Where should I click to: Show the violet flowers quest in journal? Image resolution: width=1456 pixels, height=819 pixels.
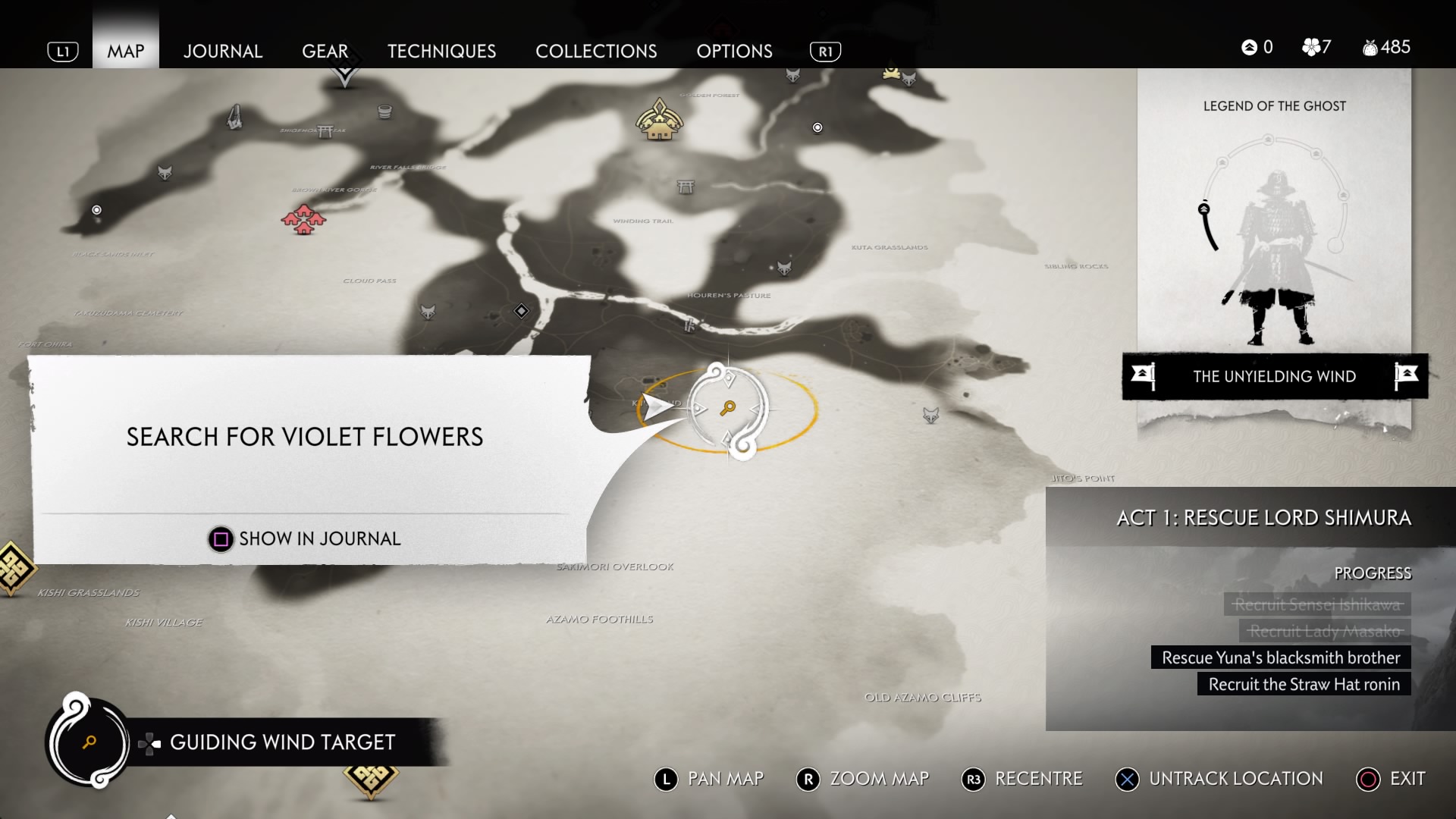304,538
